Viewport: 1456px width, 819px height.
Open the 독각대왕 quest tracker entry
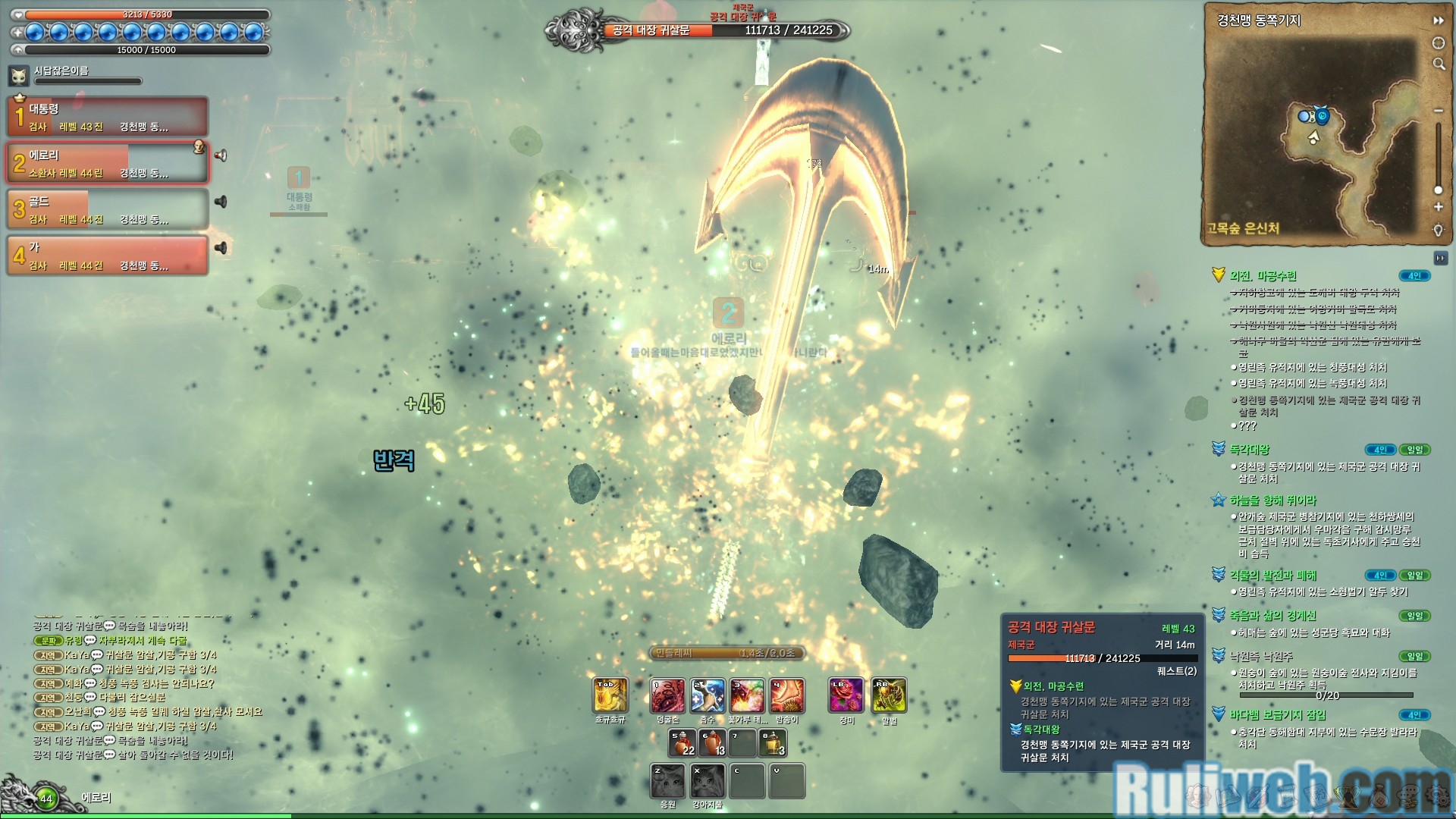click(x=1250, y=450)
